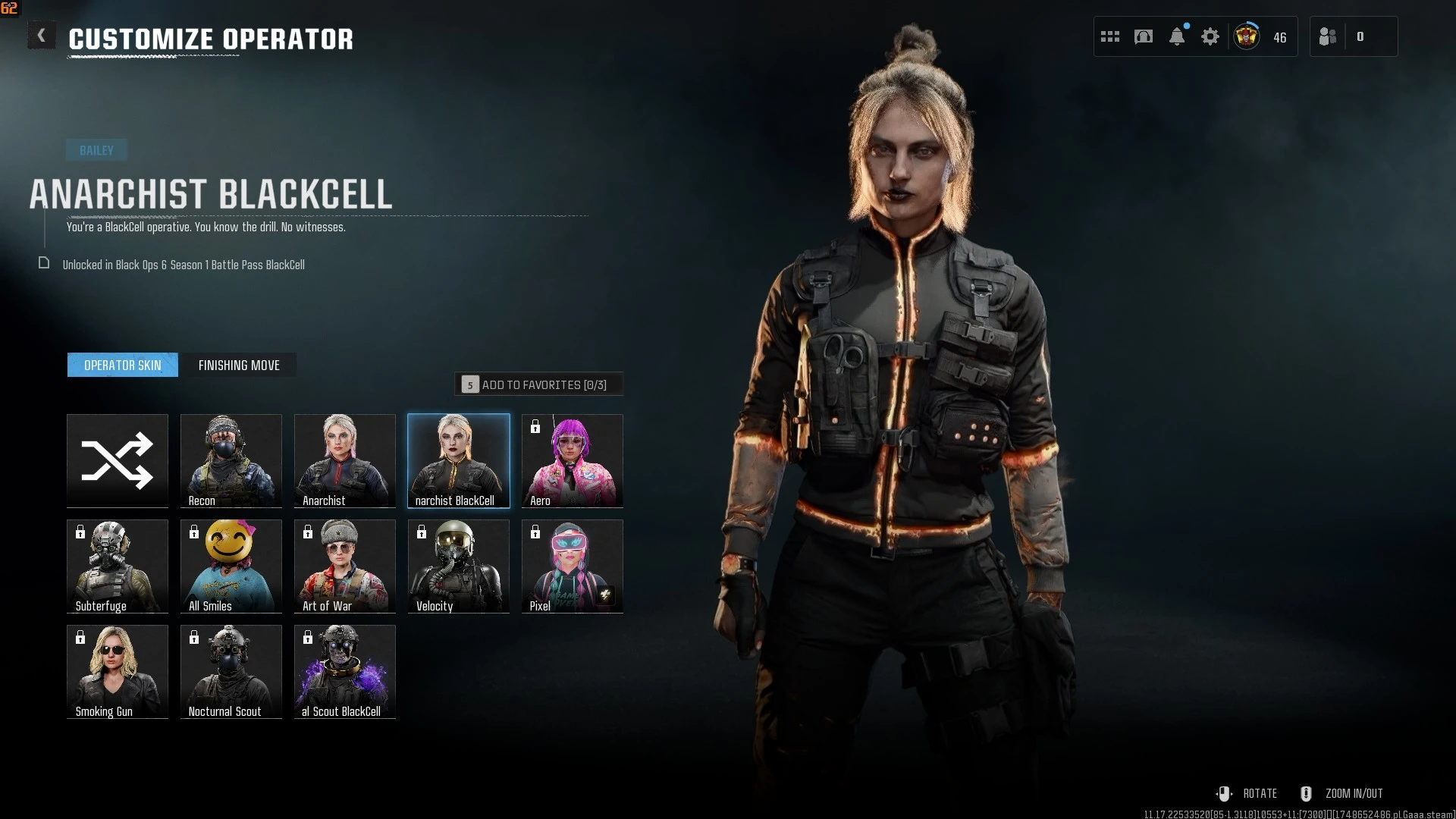Pick the Anarchist BlackCell skin tile

[x=459, y=460]
